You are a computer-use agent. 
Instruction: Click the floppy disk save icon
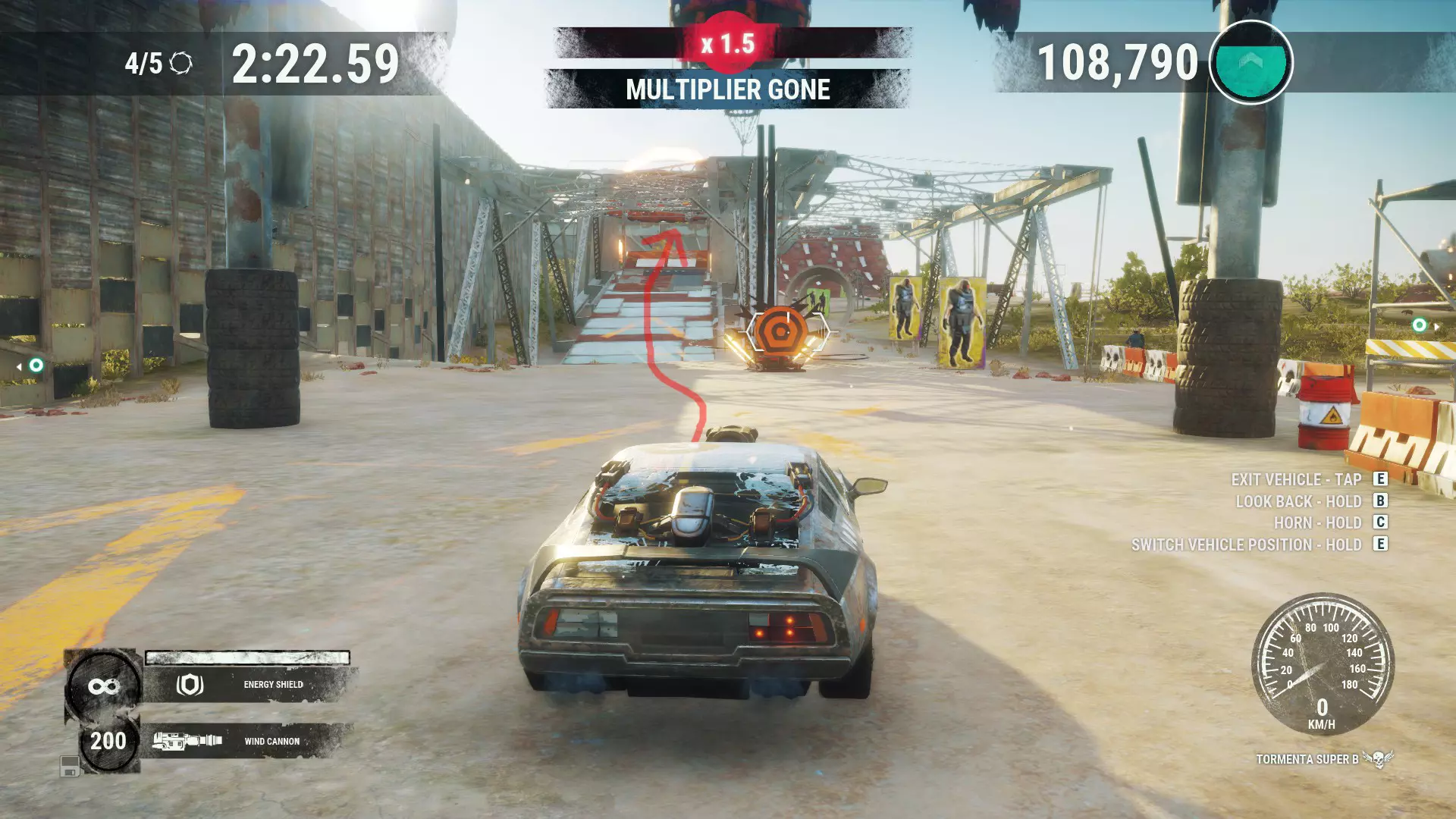[x=70, y=767]
